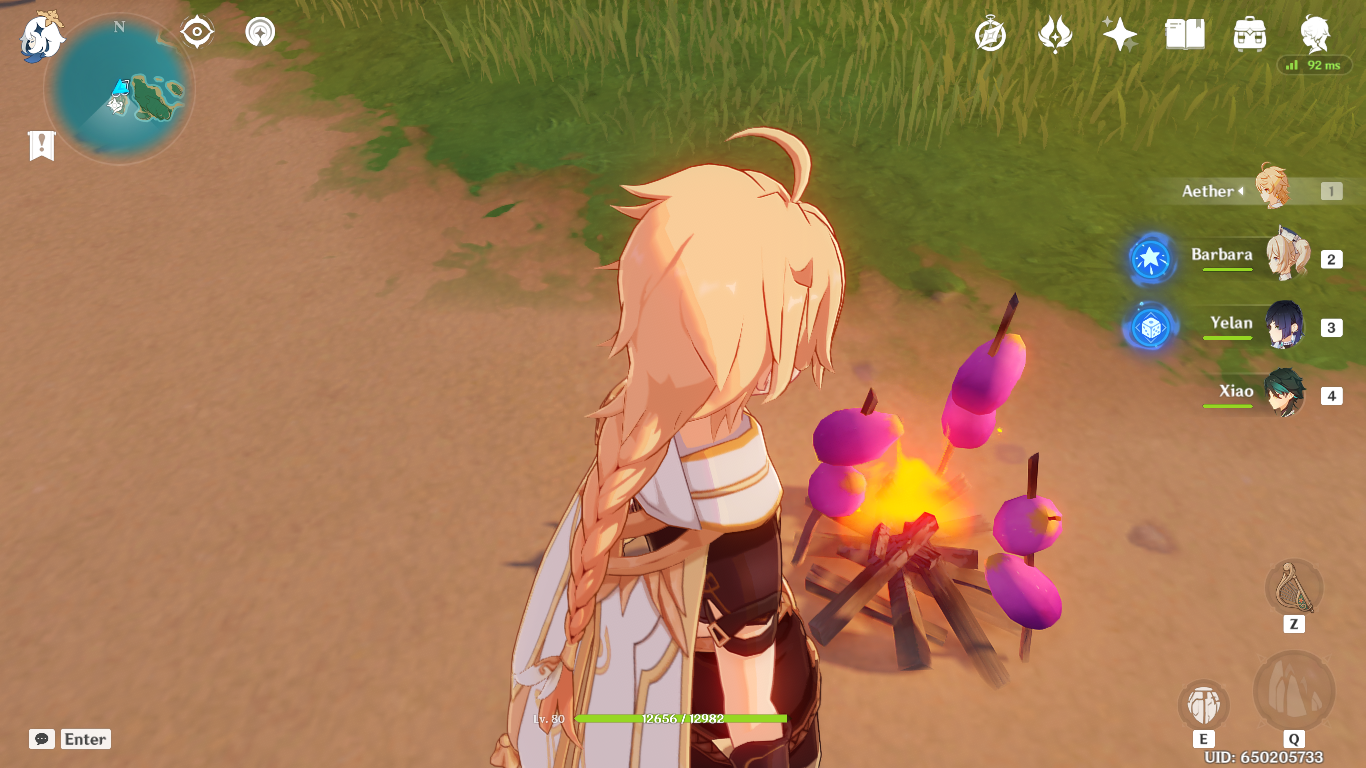Viewport: 1366px width, 768px height.
Task: Cast the Elemental Skill E icon
Action: pos(1203,706)
